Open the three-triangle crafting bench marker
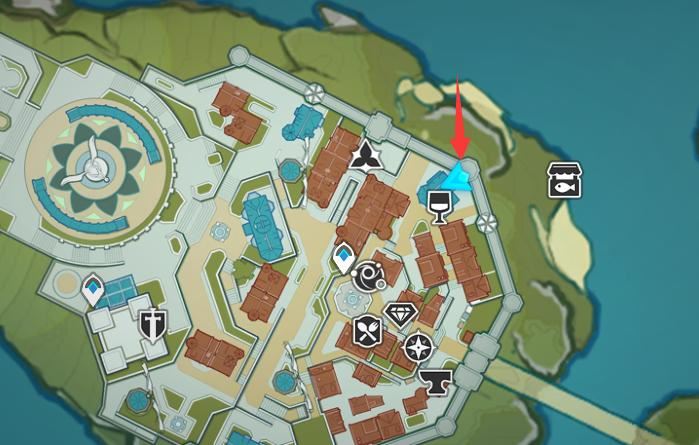Viewport: 699px width, 445px height. (x=363, y=153)
